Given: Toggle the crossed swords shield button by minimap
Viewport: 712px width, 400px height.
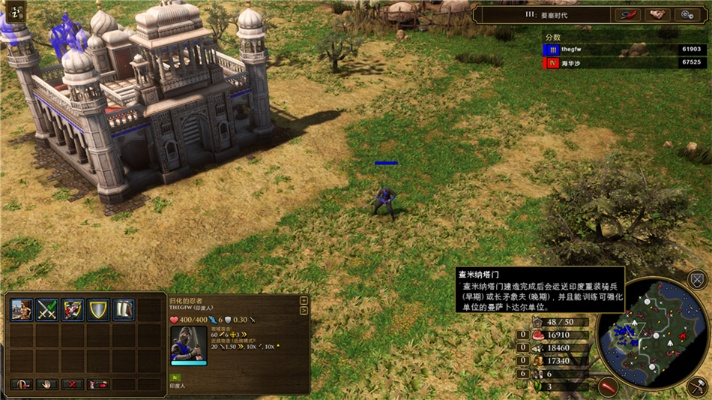Looking at the screenshot, I should pyautogui.click(x=698, y=279).
